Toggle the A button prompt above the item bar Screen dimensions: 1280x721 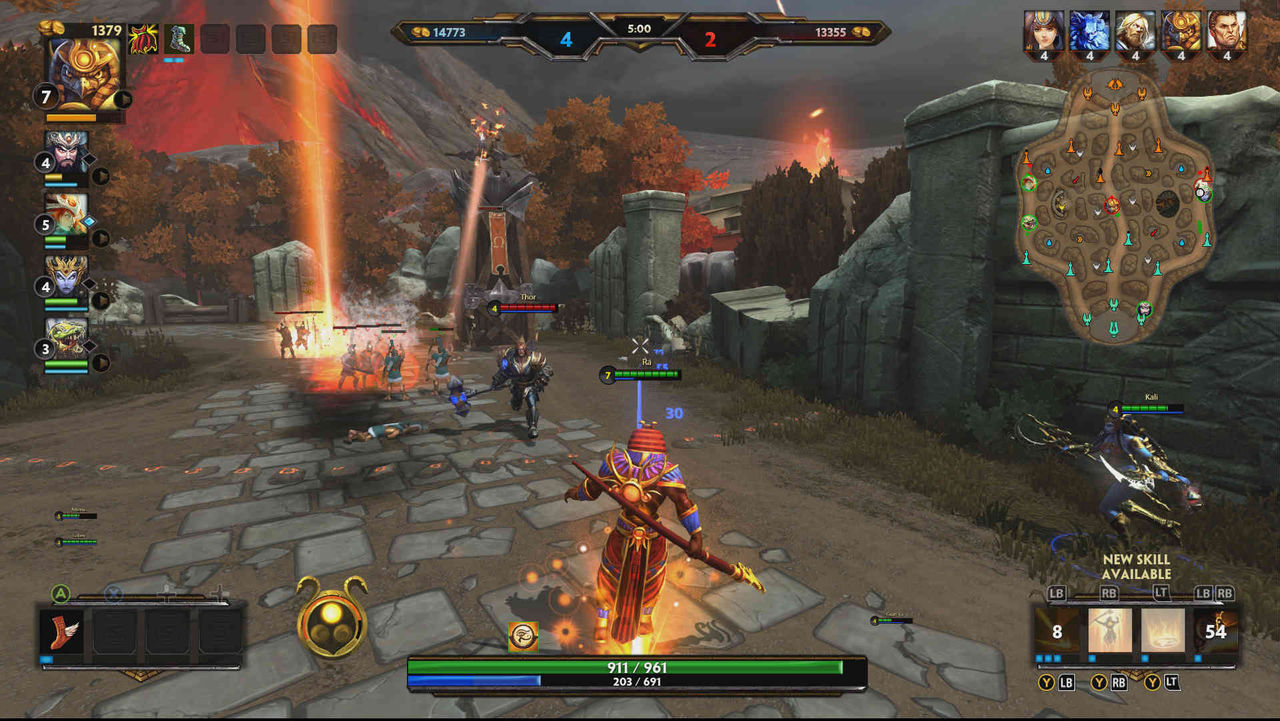click(61, 592)
